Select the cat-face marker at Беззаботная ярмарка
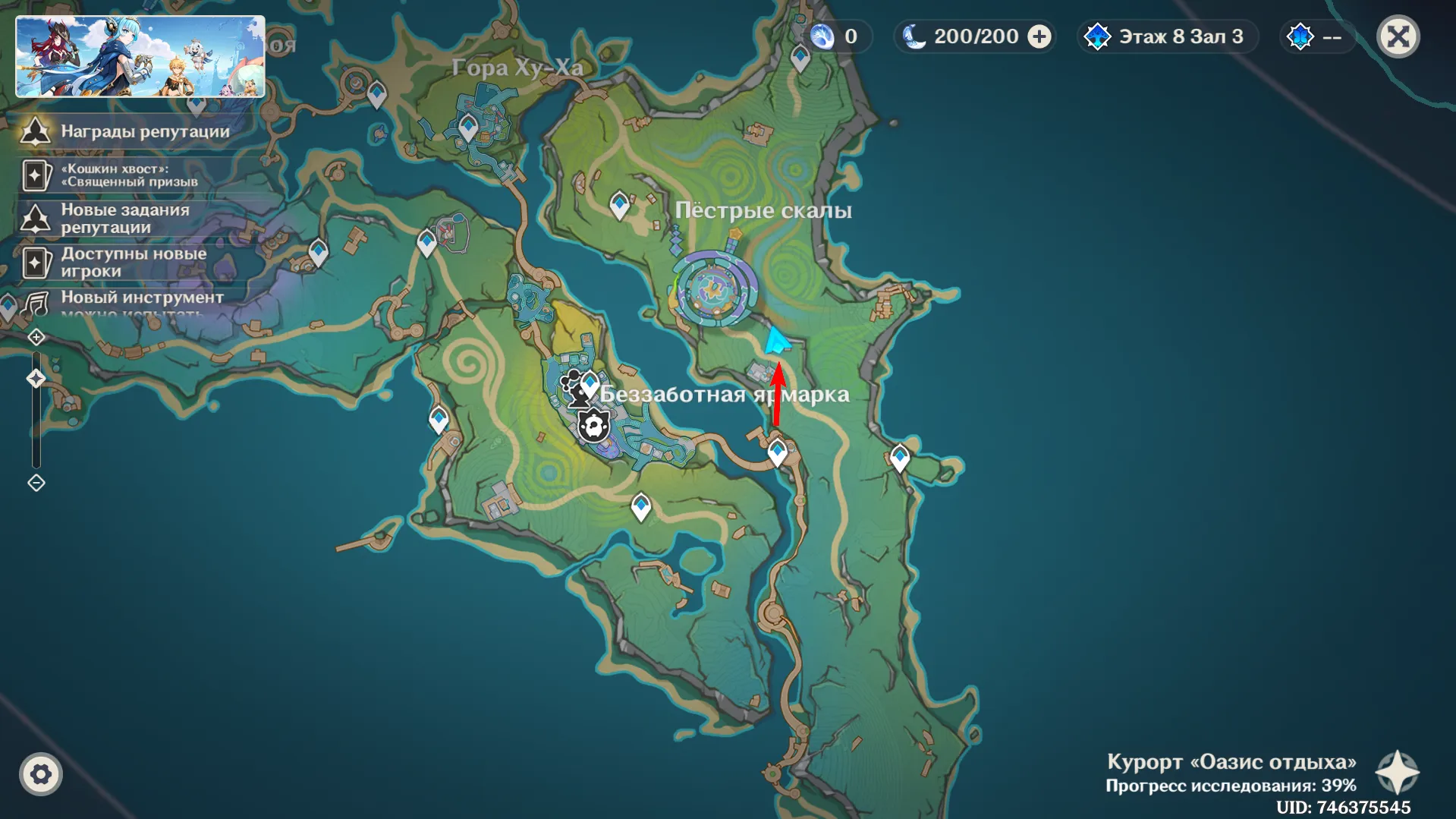The image size is (1456, 819). coord(593,426)
